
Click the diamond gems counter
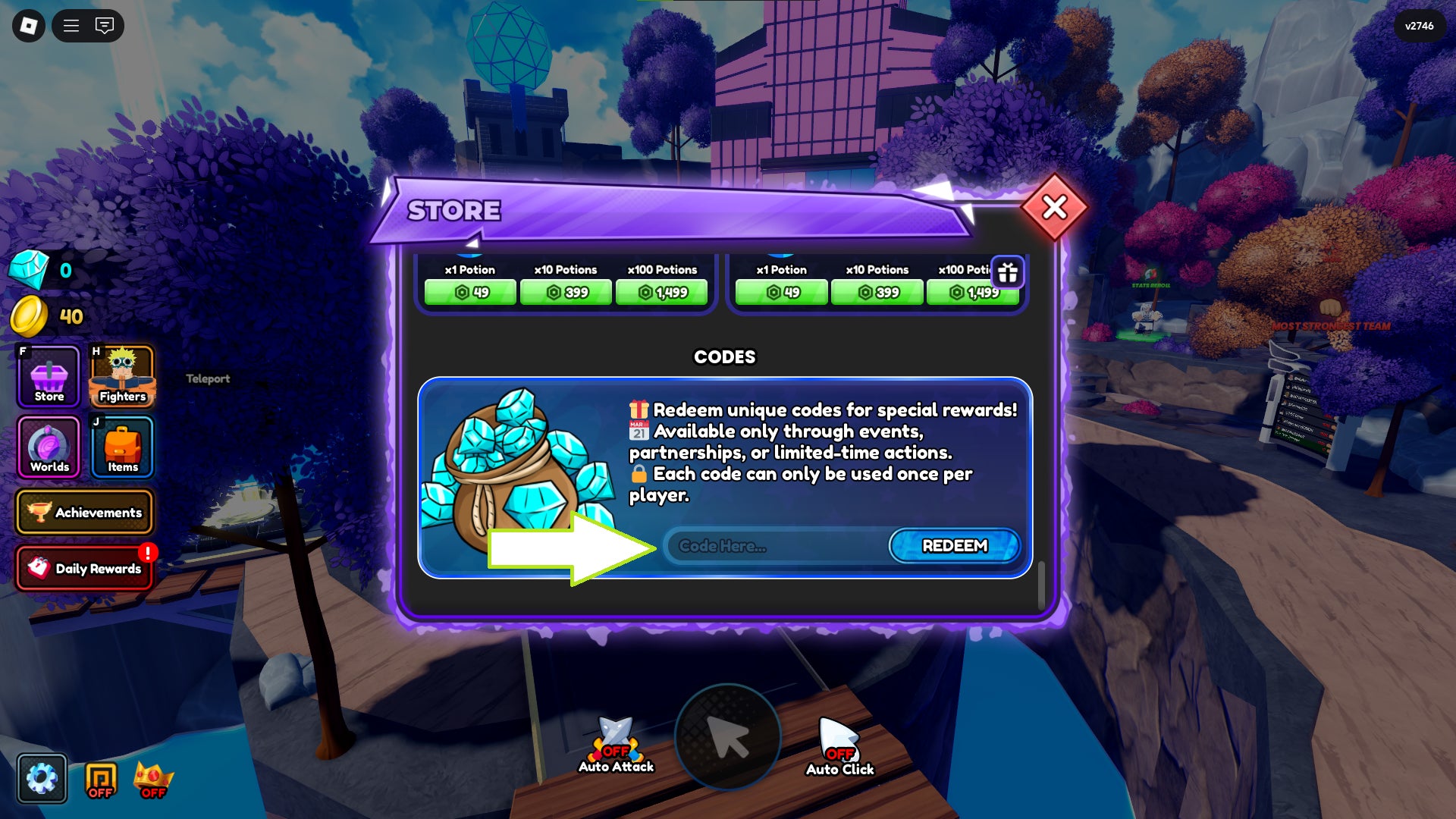coord(45,270)
